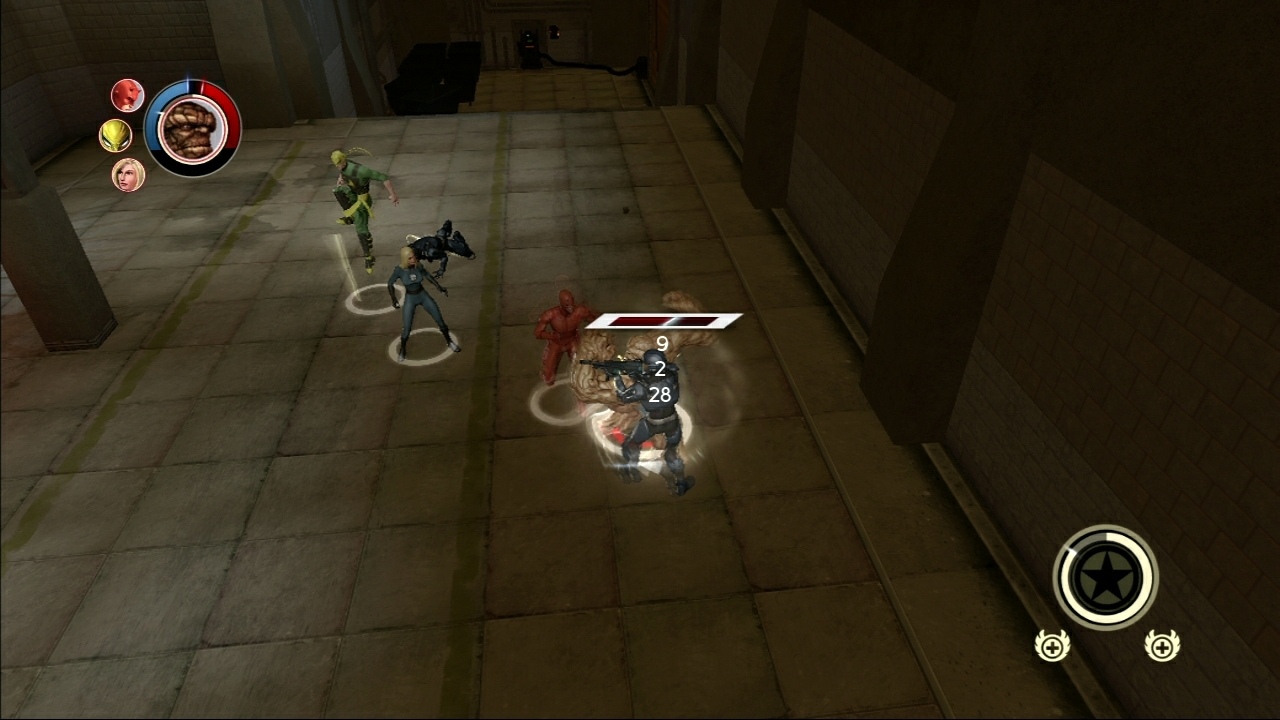This screenshot has height=720, width=1280.
Task: Click the damage number 2
Action: coord(659,370)
